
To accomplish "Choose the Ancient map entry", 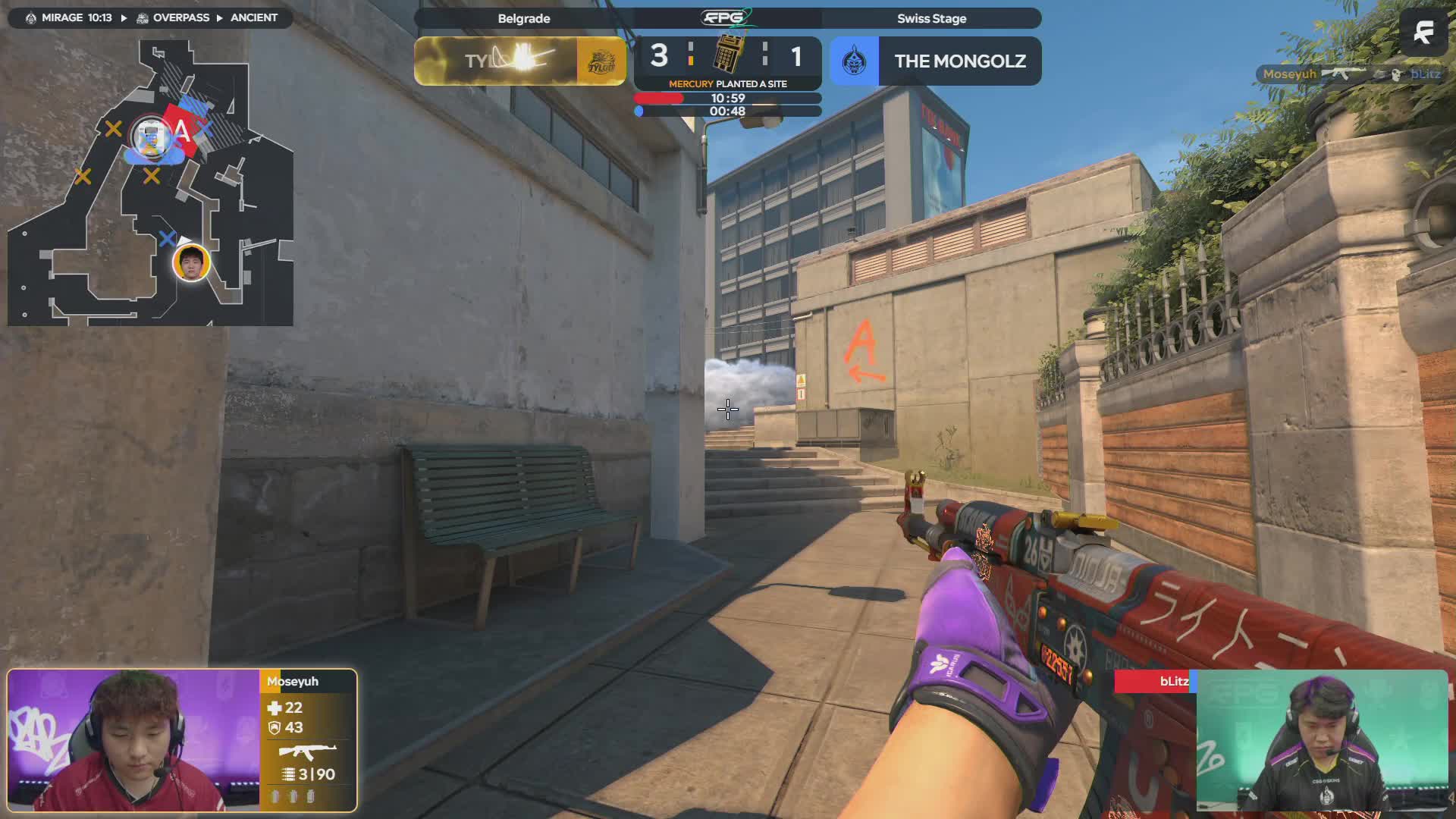I will coord(253,17).
